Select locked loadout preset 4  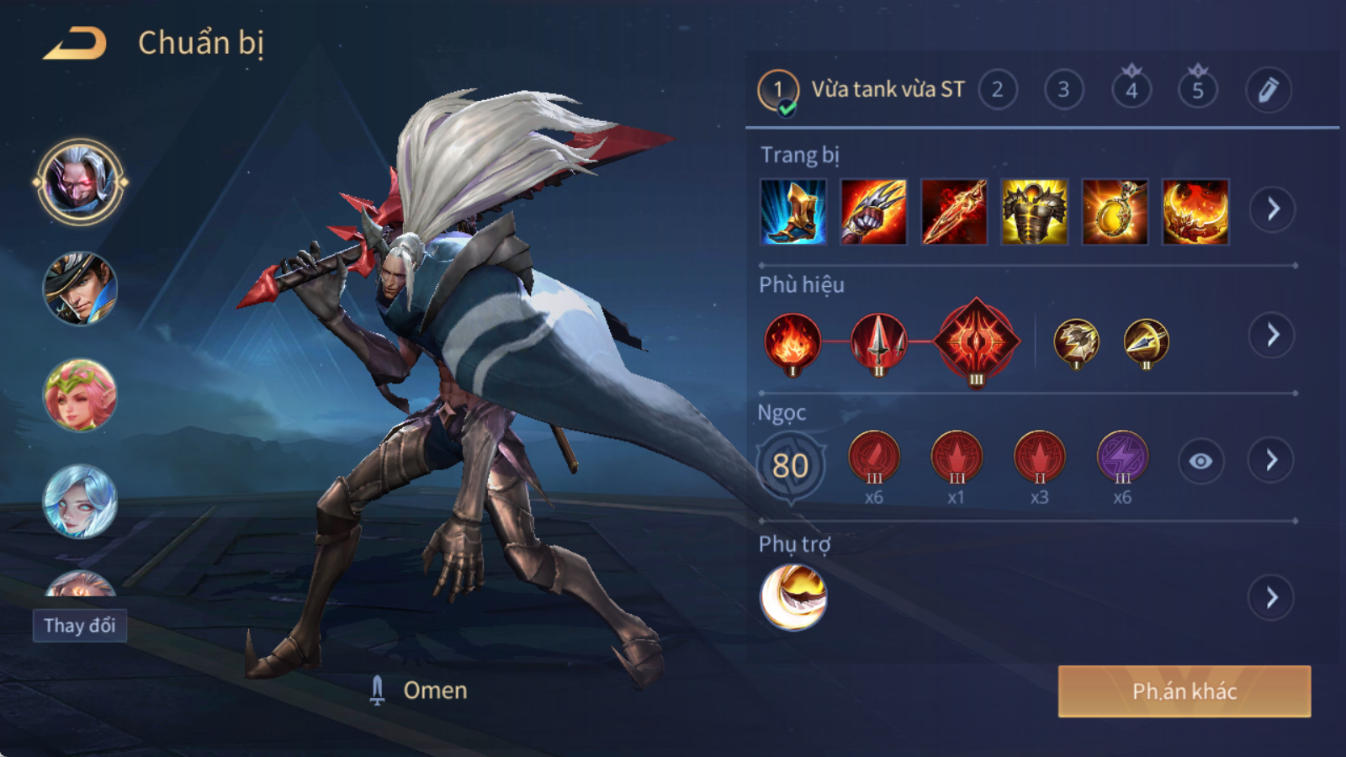[1131, 90]
